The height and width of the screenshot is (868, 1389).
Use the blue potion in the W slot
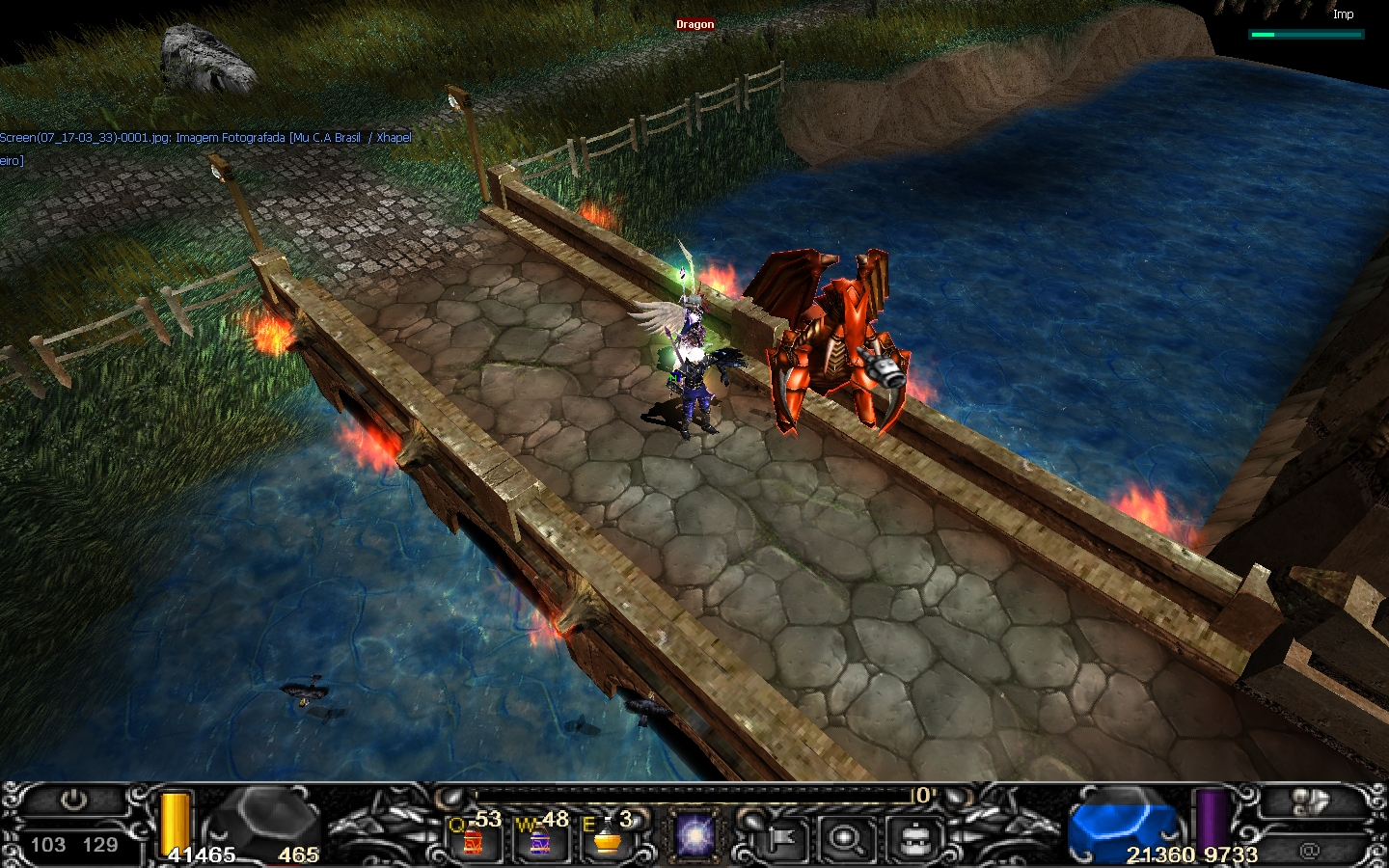point(539,841)
